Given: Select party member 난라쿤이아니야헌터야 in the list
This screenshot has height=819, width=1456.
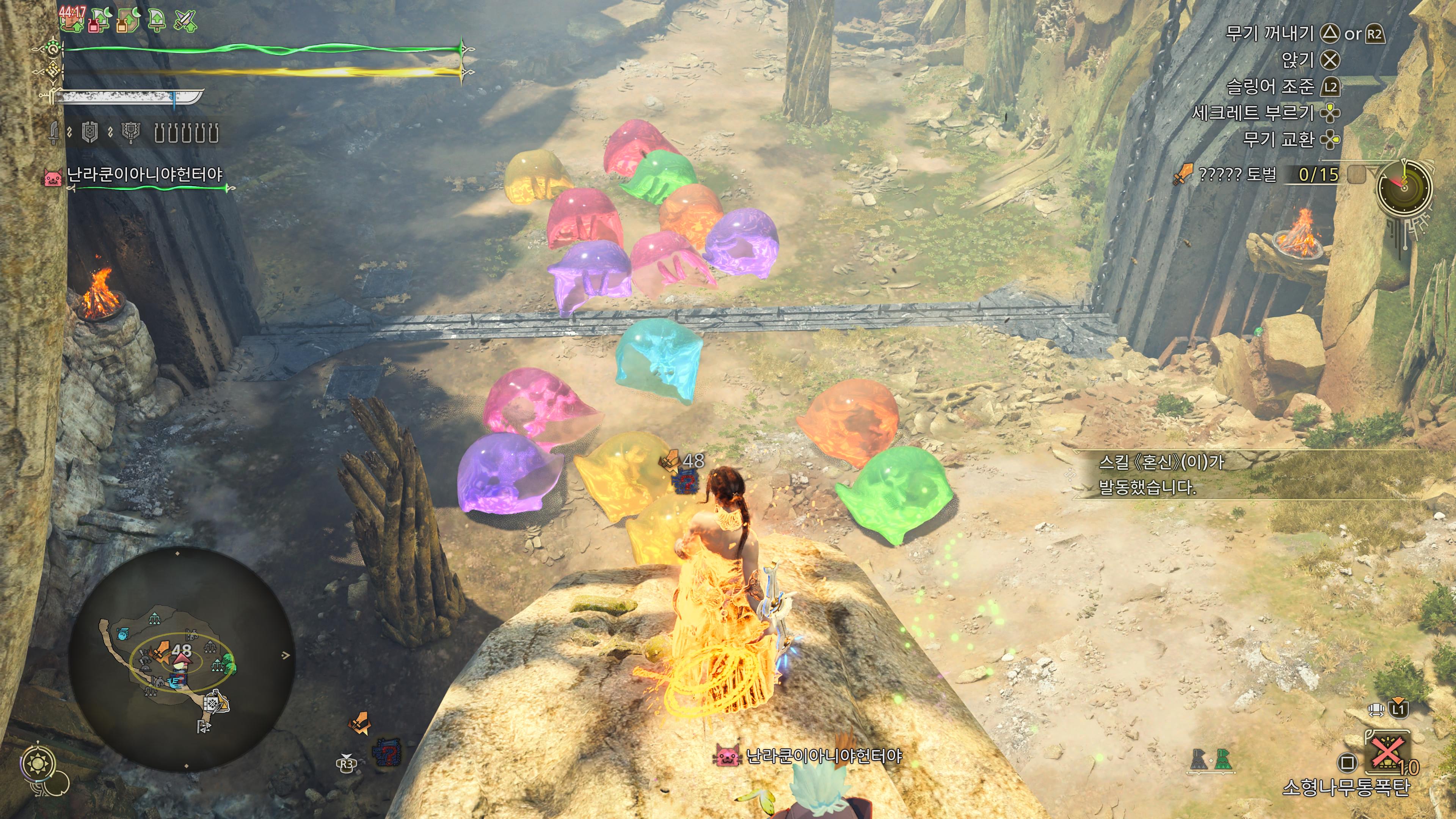Looking at the screenshot, I should tap(144, 175).
